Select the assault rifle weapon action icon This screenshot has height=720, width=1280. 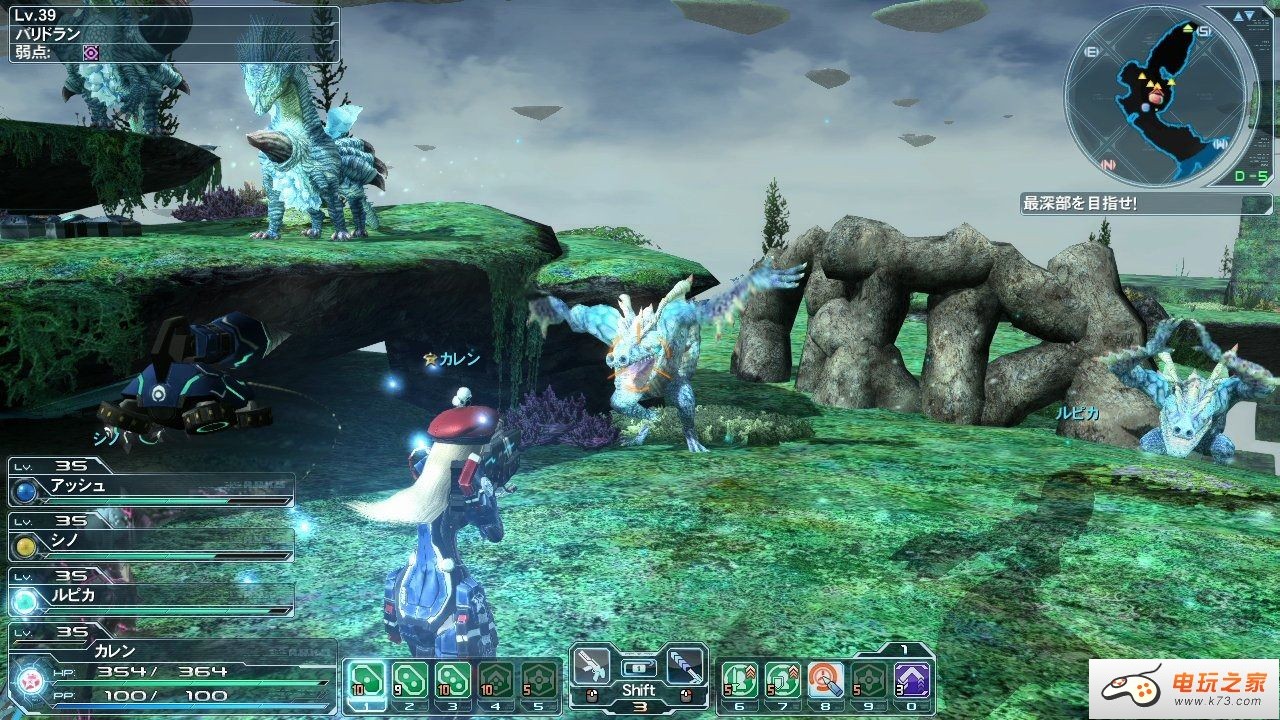(593, 665)
